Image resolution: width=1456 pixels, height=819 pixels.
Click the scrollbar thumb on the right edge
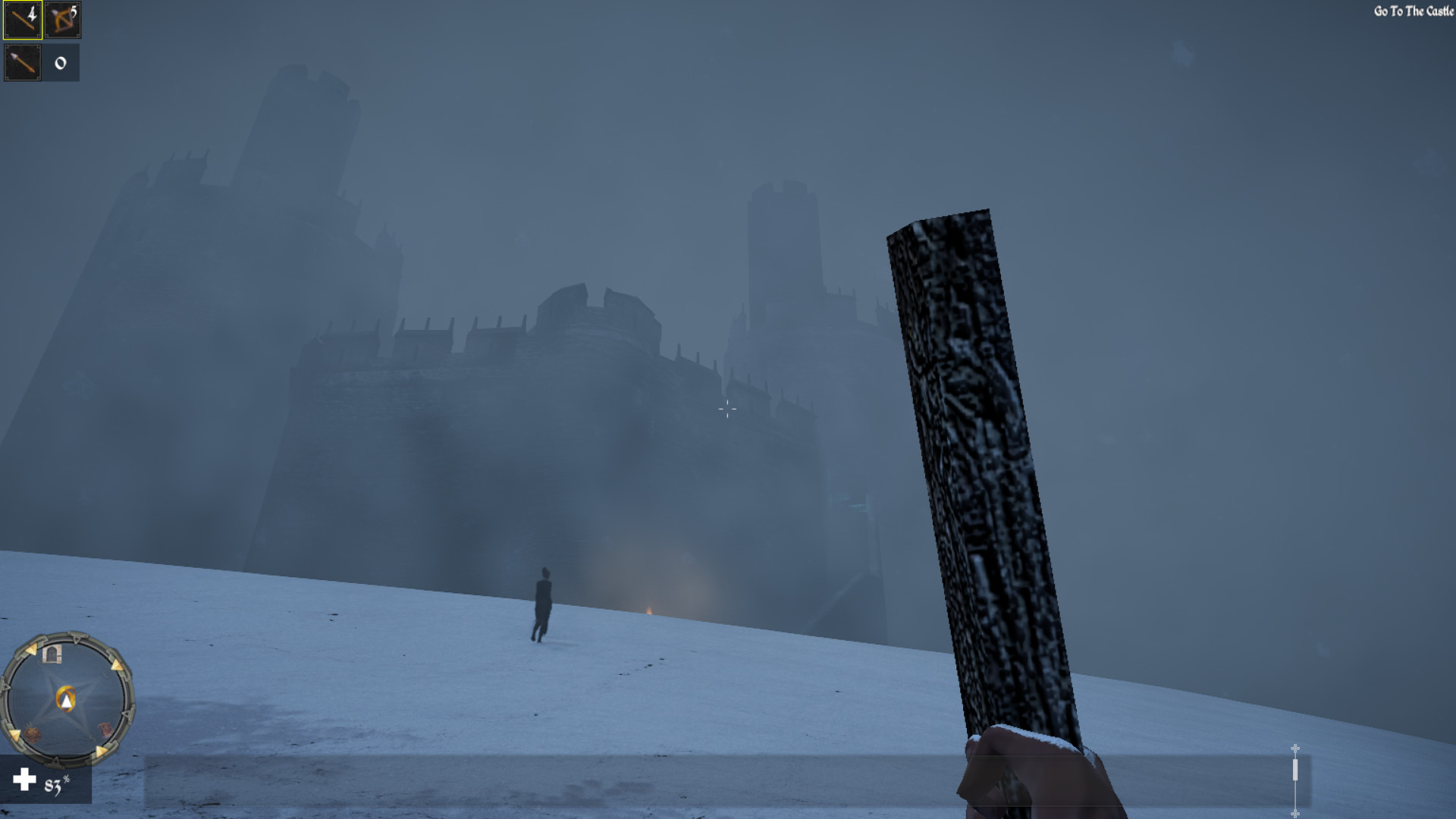pyautogui.click(x=1295, y=770)
